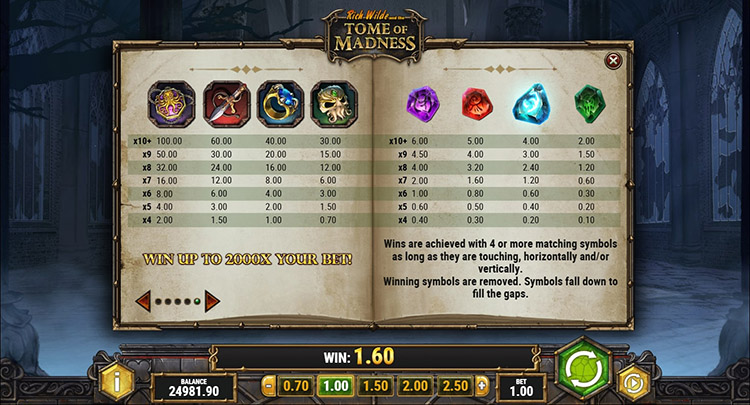The image size is (750, 405).
Task: Select the 0.70 bet amount
Action: click(x=296, y=386)
